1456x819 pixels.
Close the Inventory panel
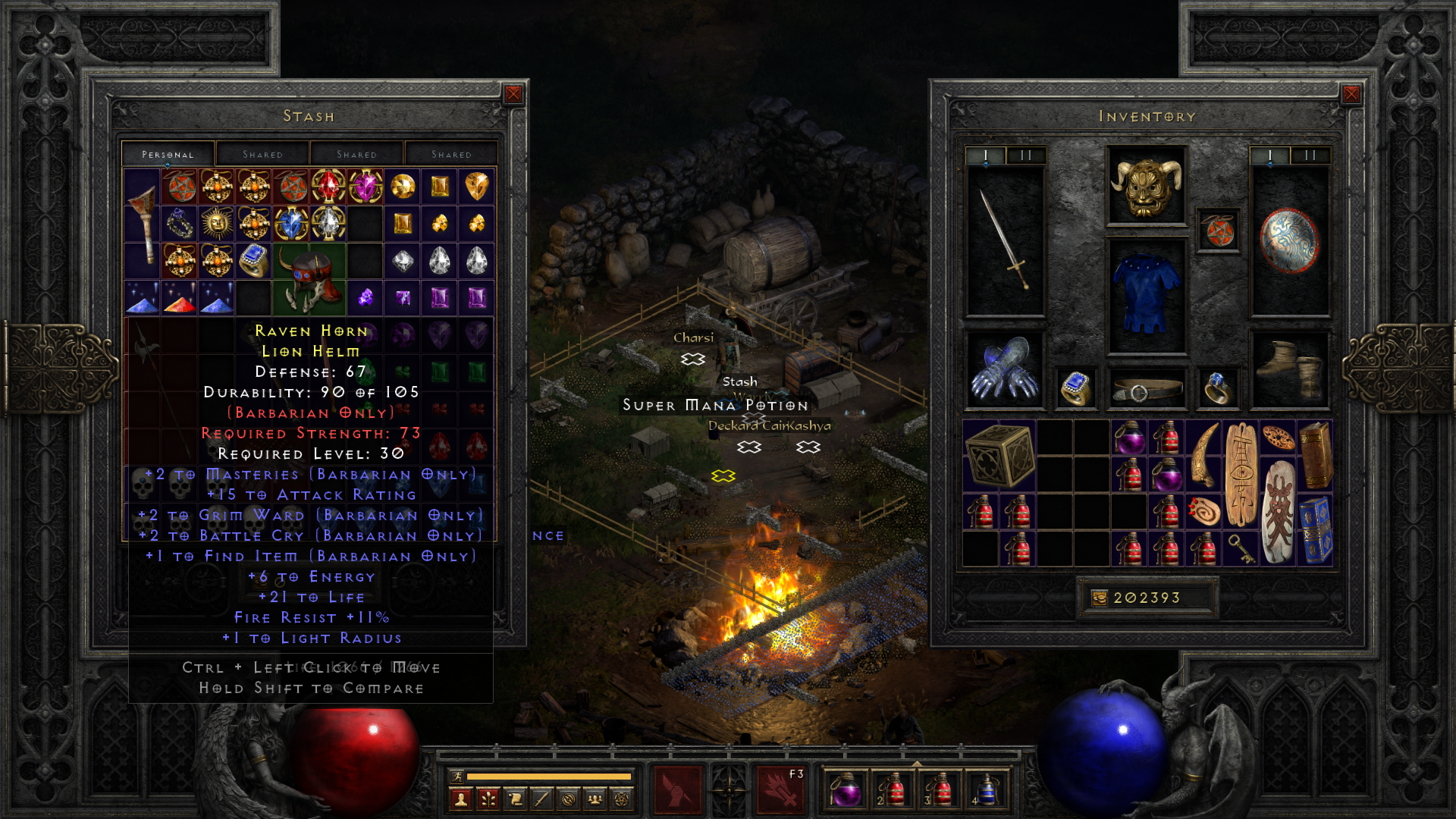coord(1351,94)
